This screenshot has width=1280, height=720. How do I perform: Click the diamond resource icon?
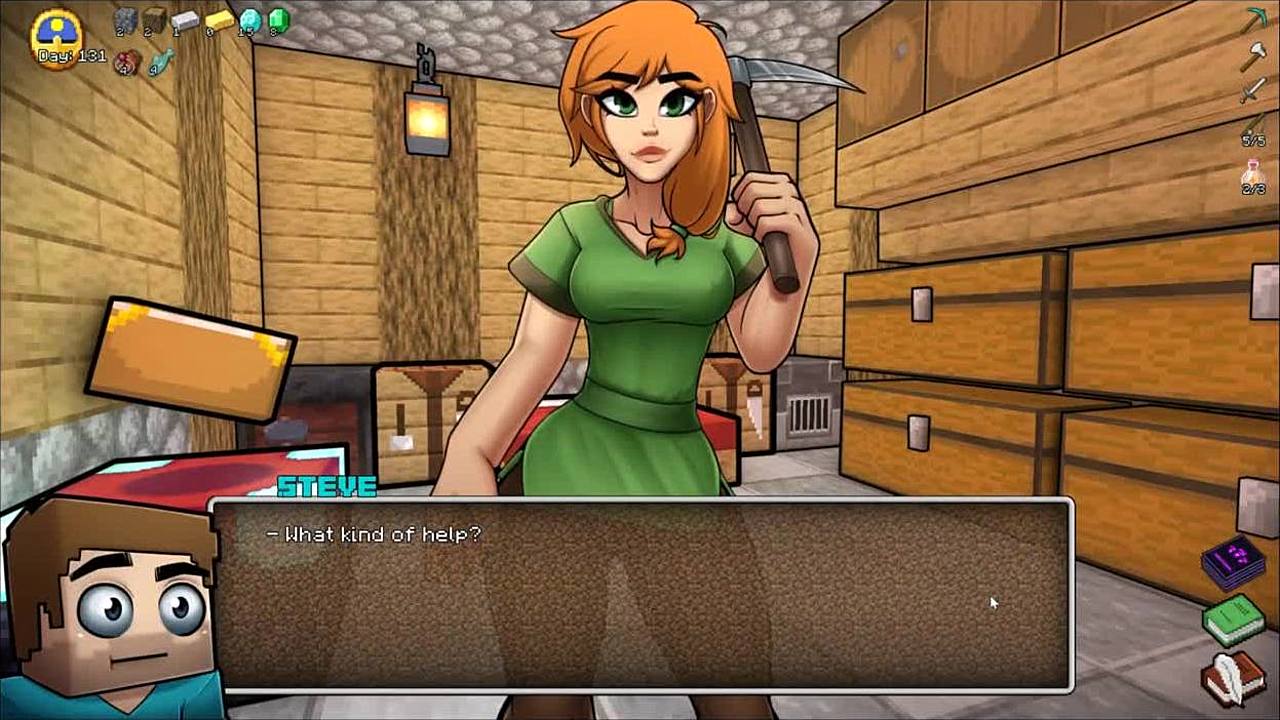[x=250, y=20]
